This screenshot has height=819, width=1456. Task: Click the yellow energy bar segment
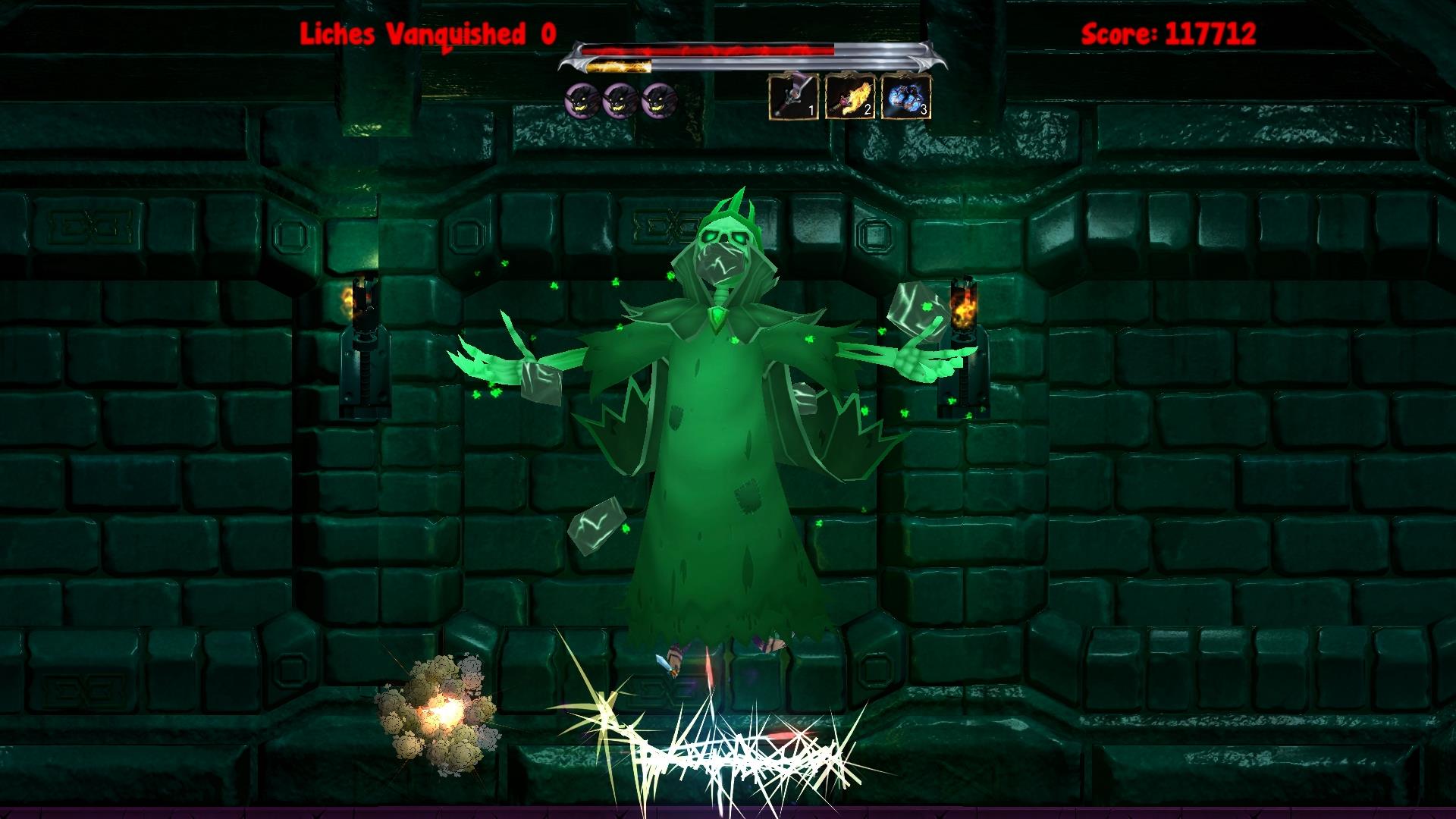pos(618,64)
